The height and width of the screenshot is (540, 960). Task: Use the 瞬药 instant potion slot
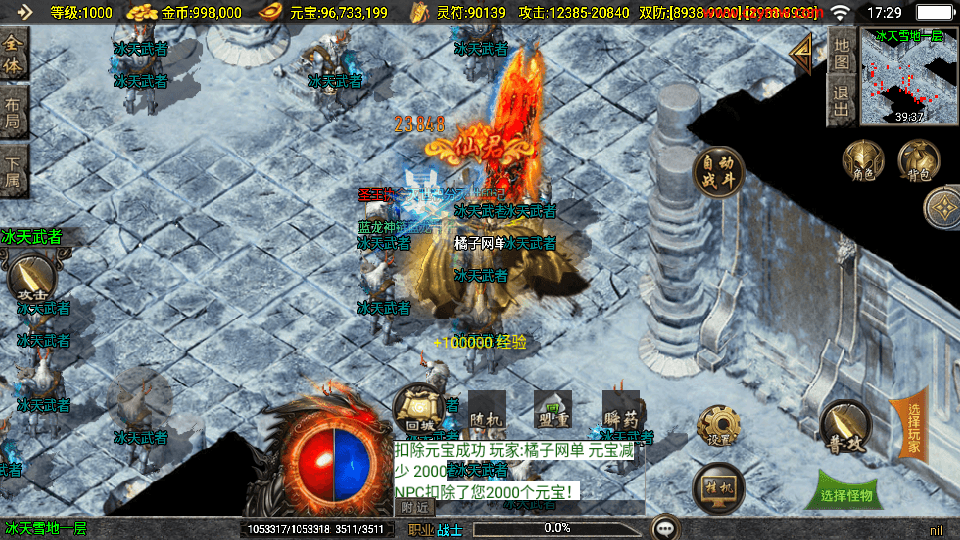click(x=620, y=410)
